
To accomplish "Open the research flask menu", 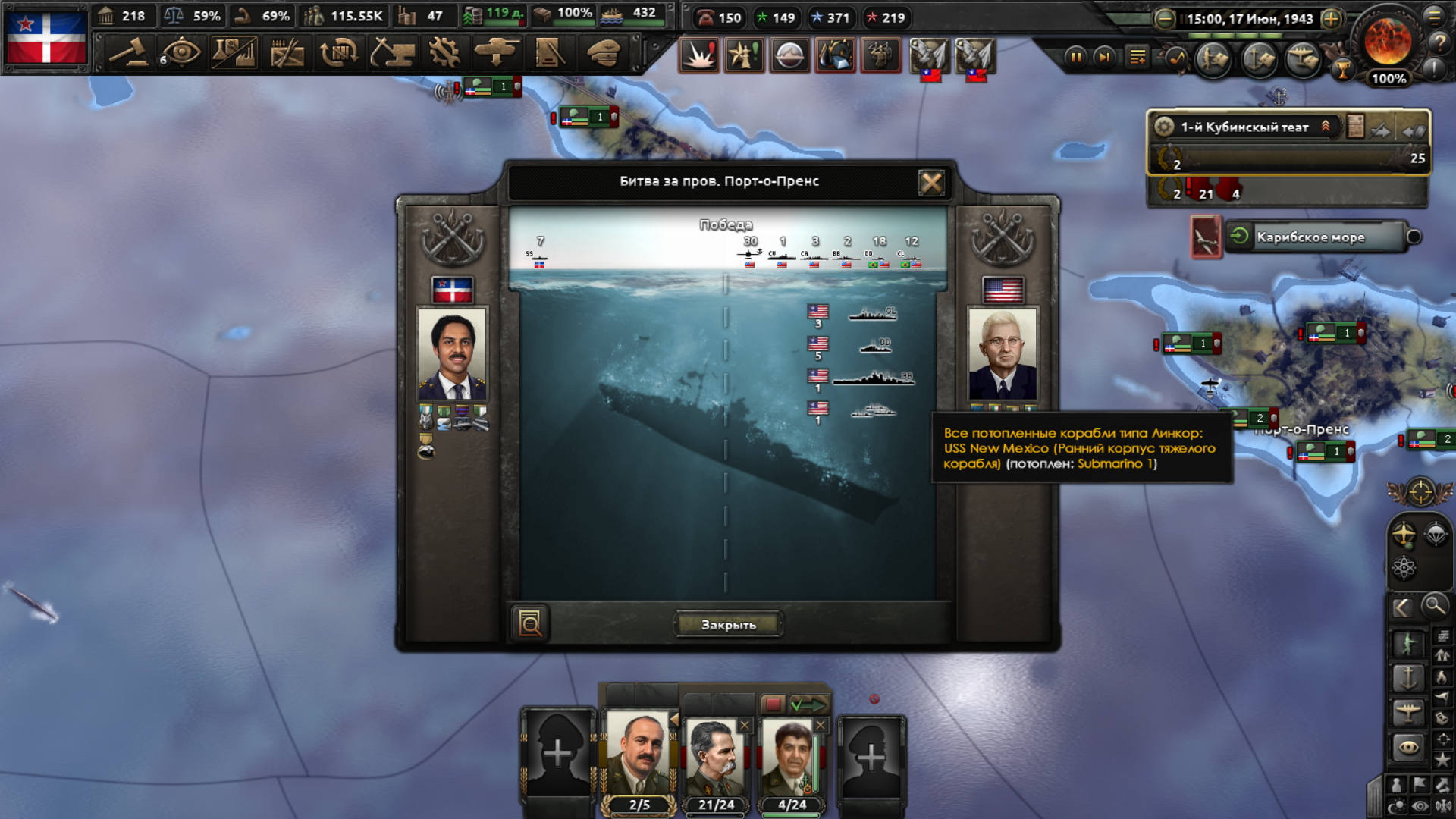I will (234, 53).
